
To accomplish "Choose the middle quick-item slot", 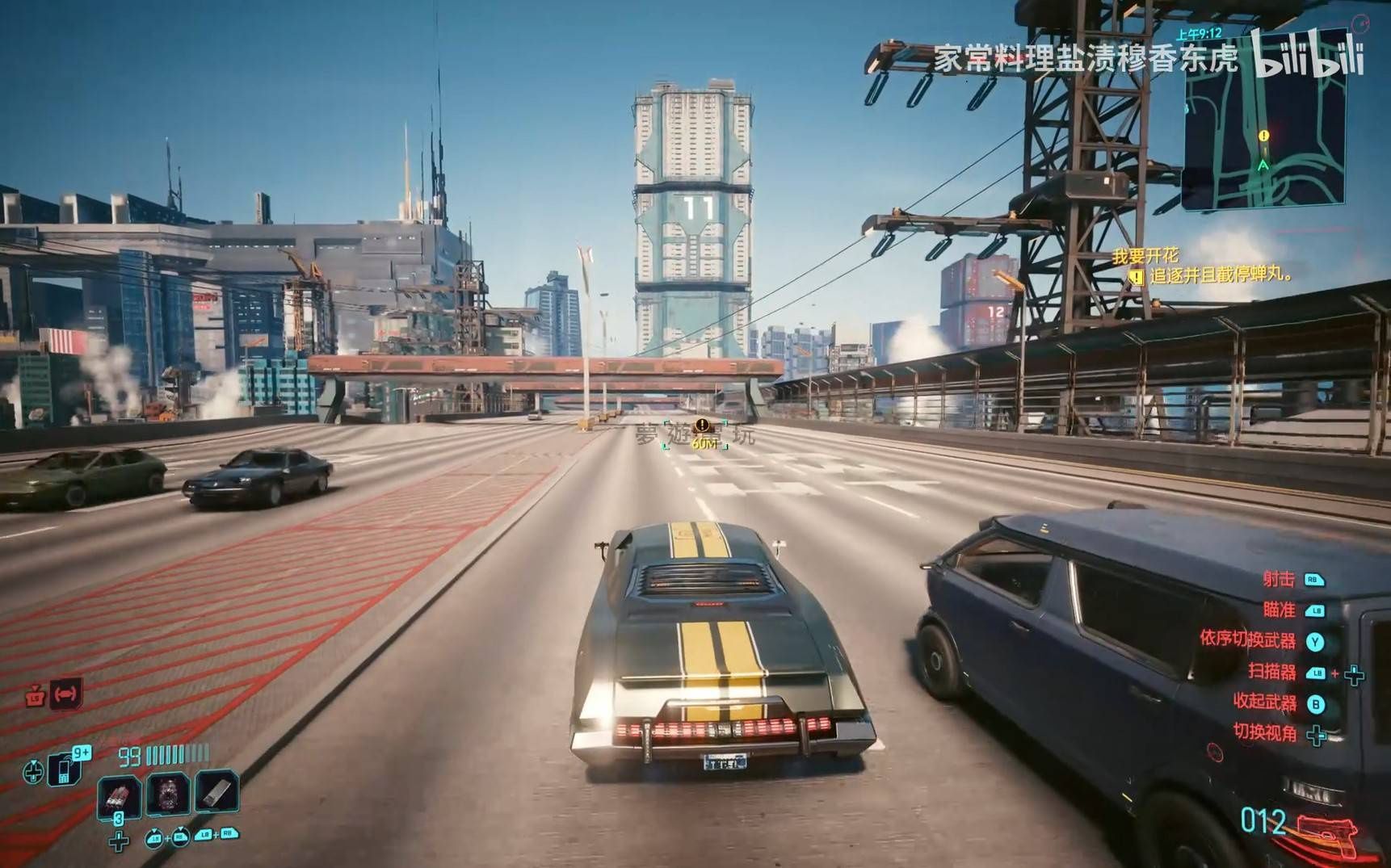I will tap(169, 793).
